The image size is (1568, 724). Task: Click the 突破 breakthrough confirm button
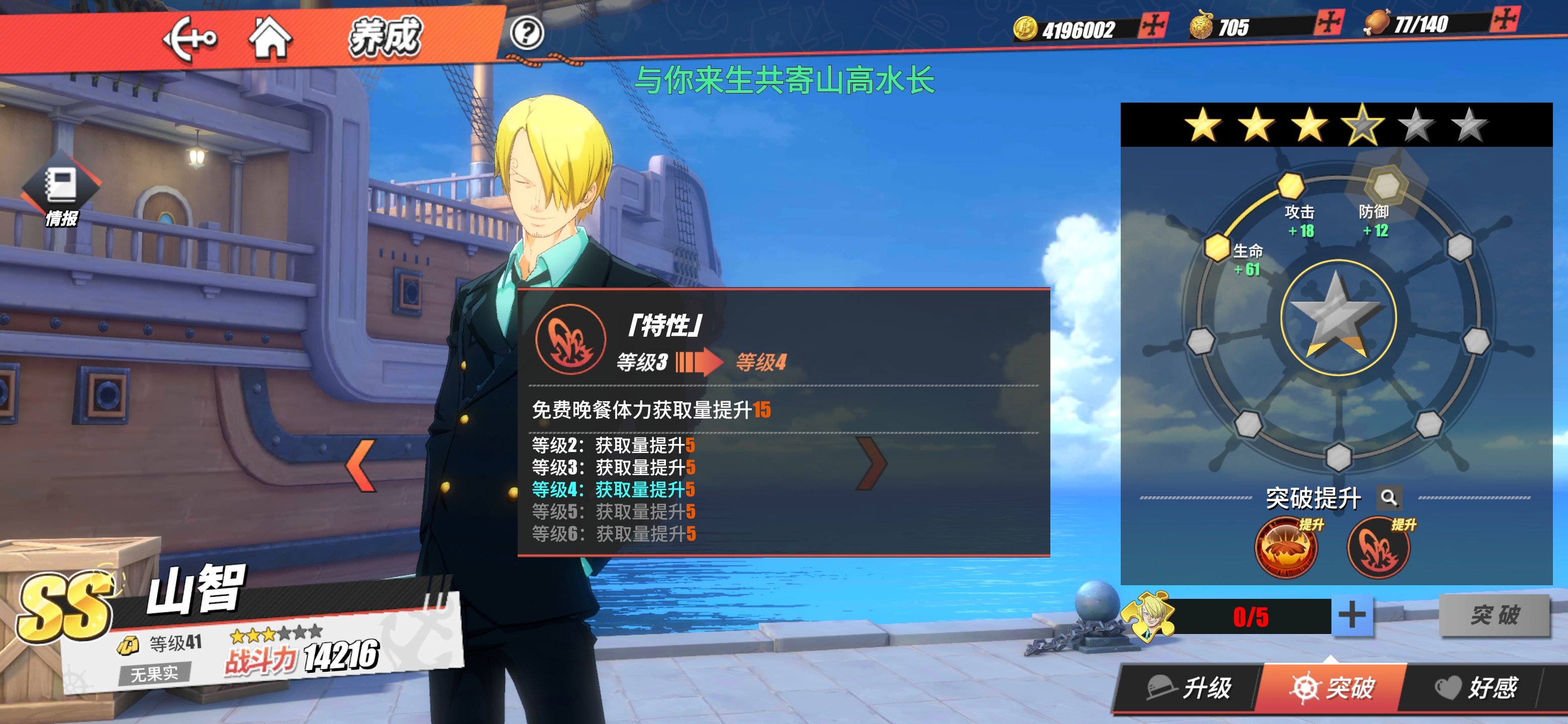coord(1494,615)
